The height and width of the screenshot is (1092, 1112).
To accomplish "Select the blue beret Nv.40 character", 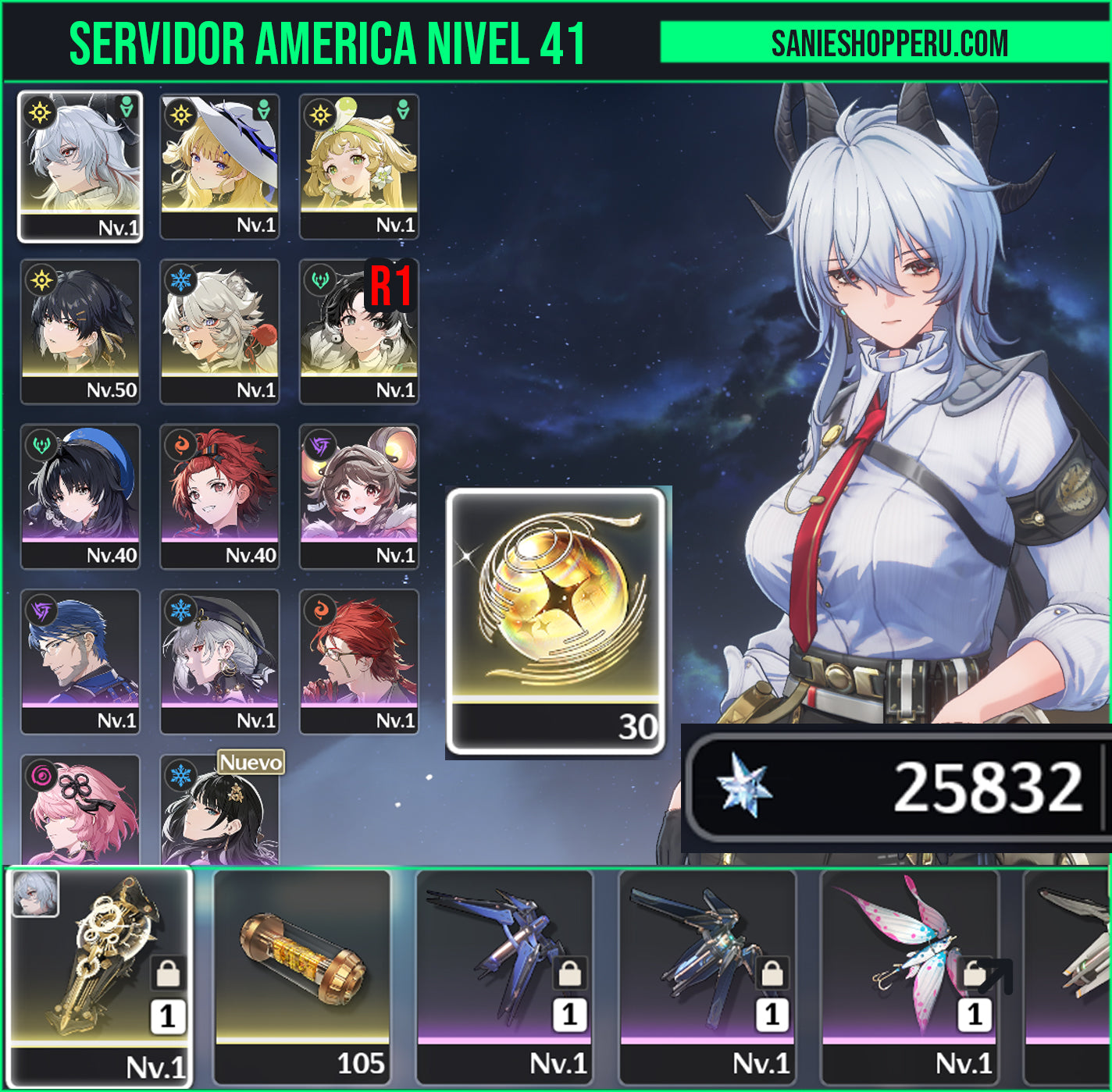I will click(80, 496).
